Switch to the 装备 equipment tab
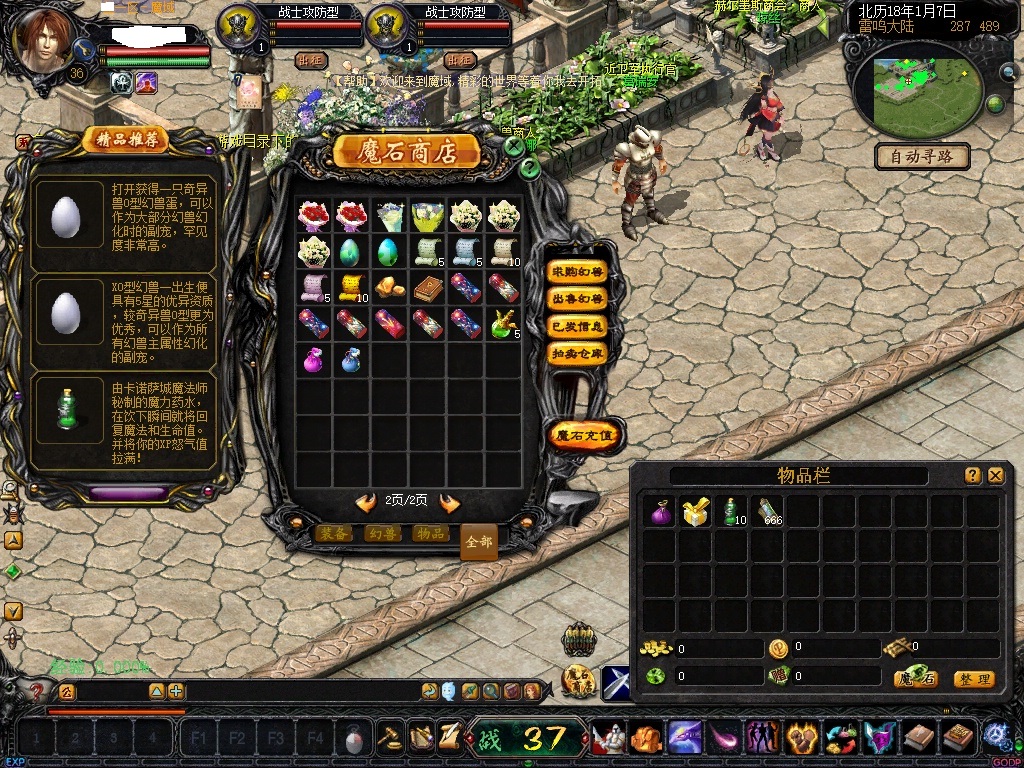This screenshot has width=1024, height=768. click(333, 534)
